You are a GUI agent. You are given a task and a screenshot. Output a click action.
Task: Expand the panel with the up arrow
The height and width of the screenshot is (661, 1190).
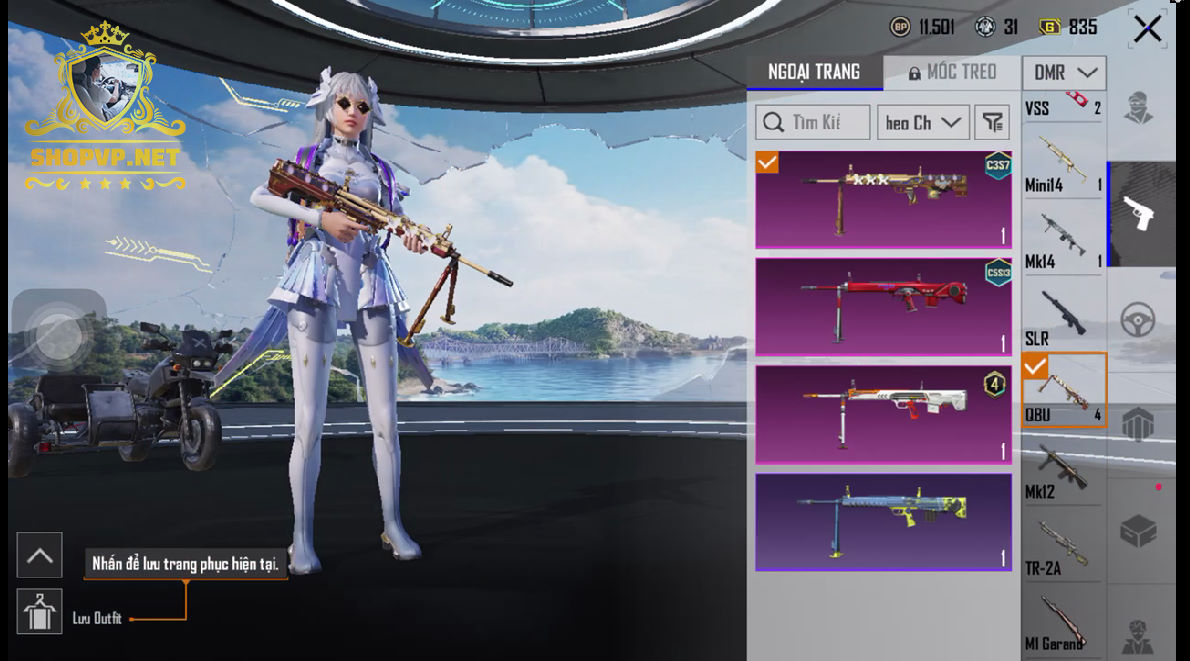click(x=40, y=555)
